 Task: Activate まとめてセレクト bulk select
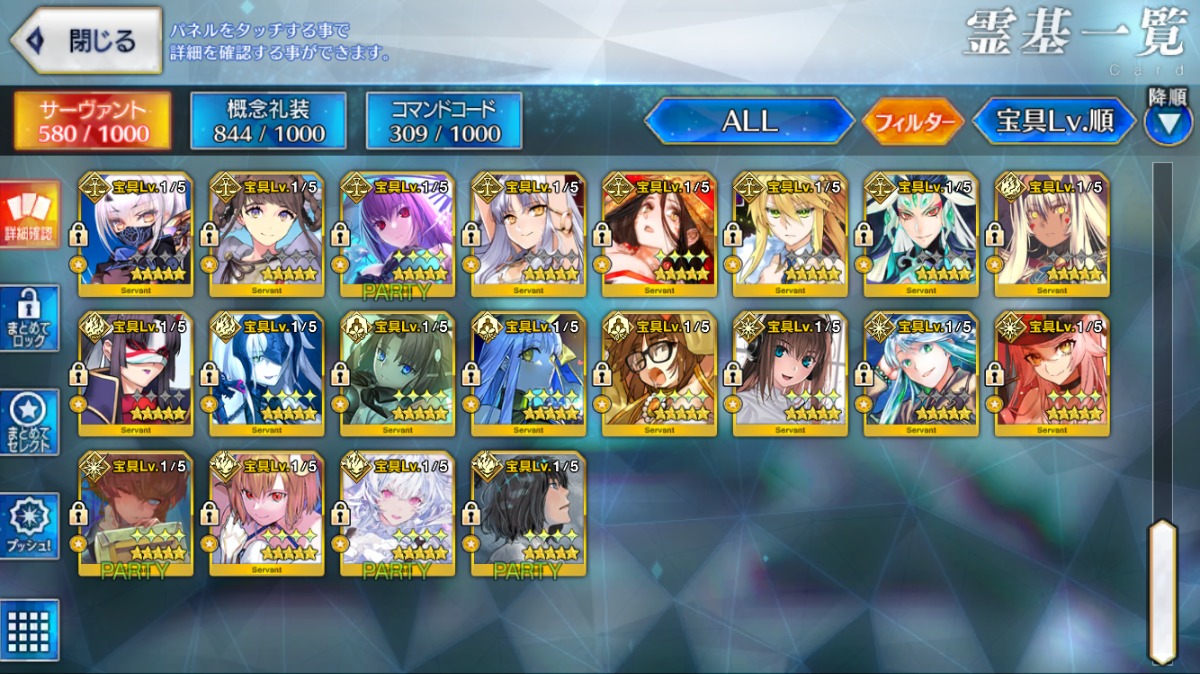[x=29, y=423]
